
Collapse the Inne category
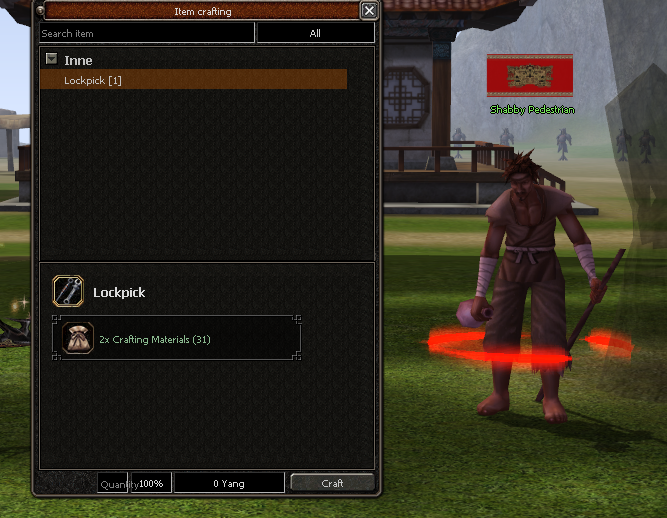click(51, 59)
